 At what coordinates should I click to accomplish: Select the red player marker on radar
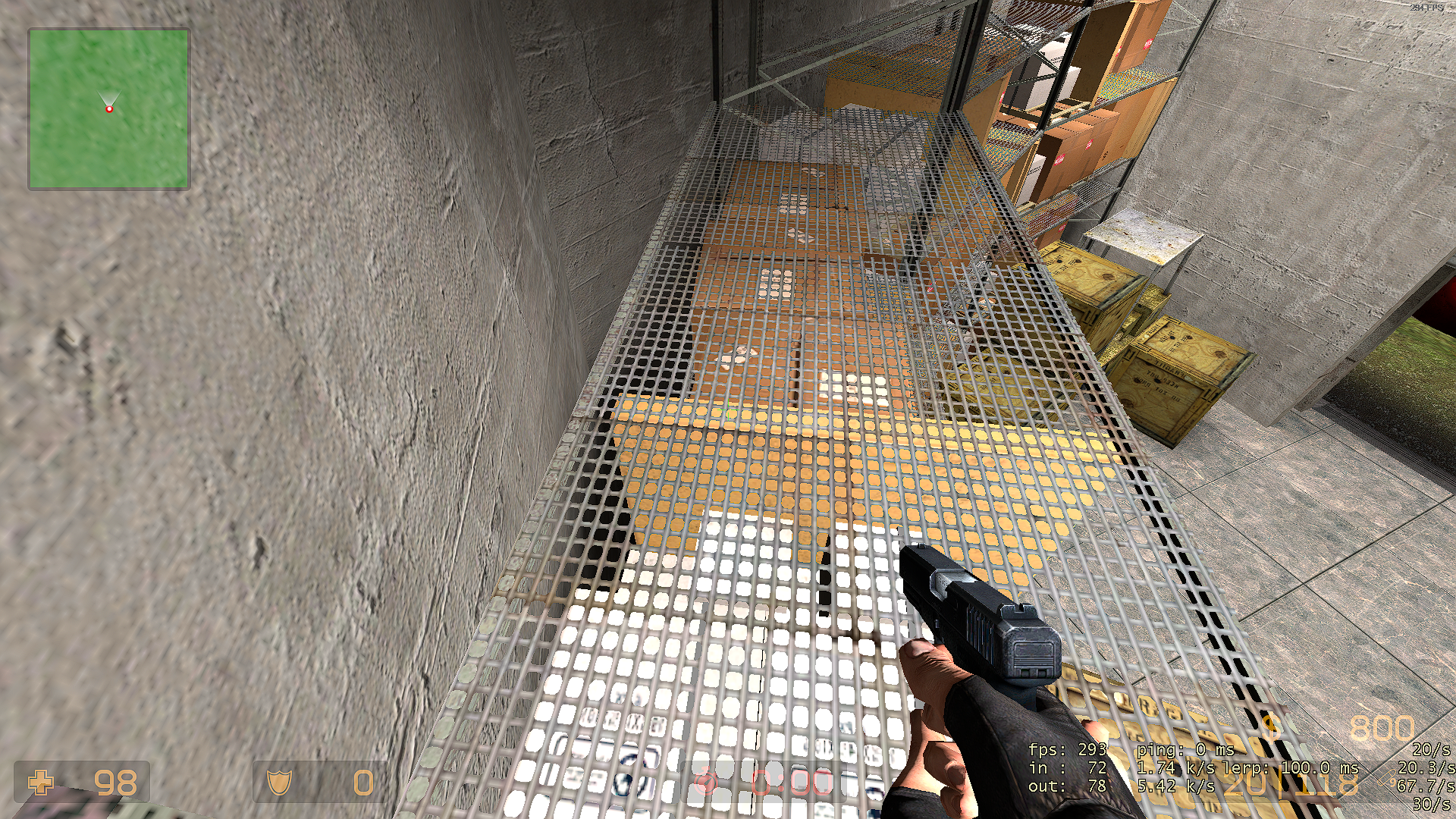coord(109,109)
